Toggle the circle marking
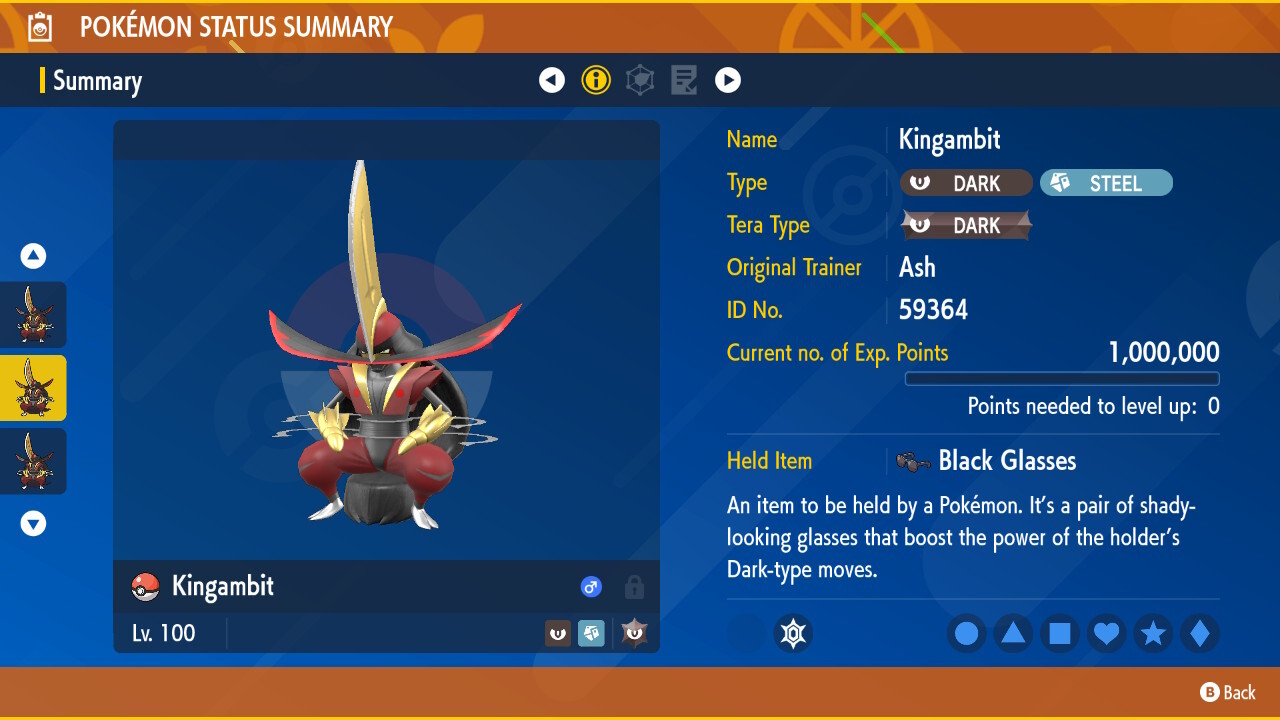1280x720 pixels. pos(966,633)
